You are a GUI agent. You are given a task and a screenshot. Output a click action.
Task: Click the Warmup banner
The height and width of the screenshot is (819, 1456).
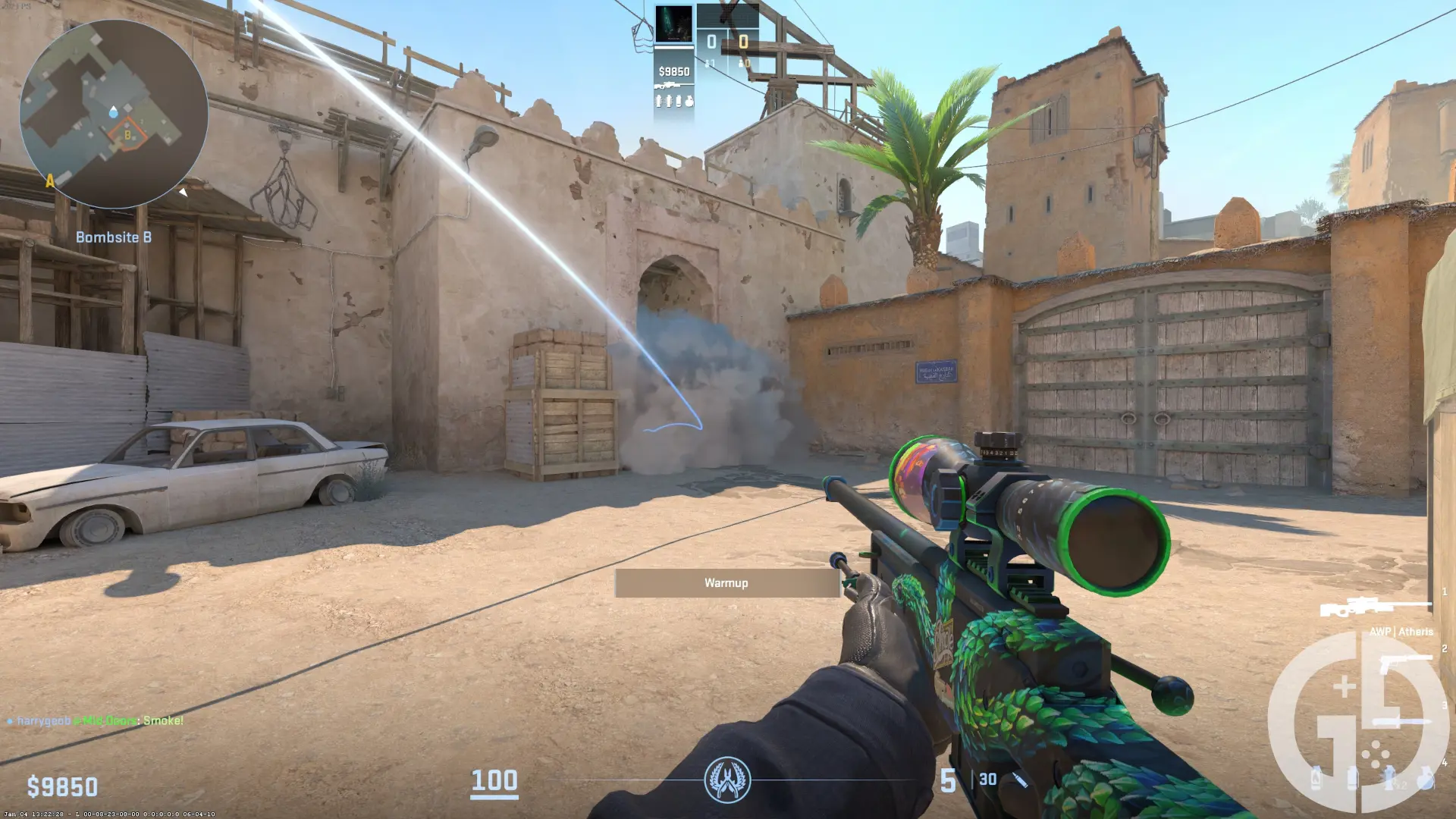(726, 583)
